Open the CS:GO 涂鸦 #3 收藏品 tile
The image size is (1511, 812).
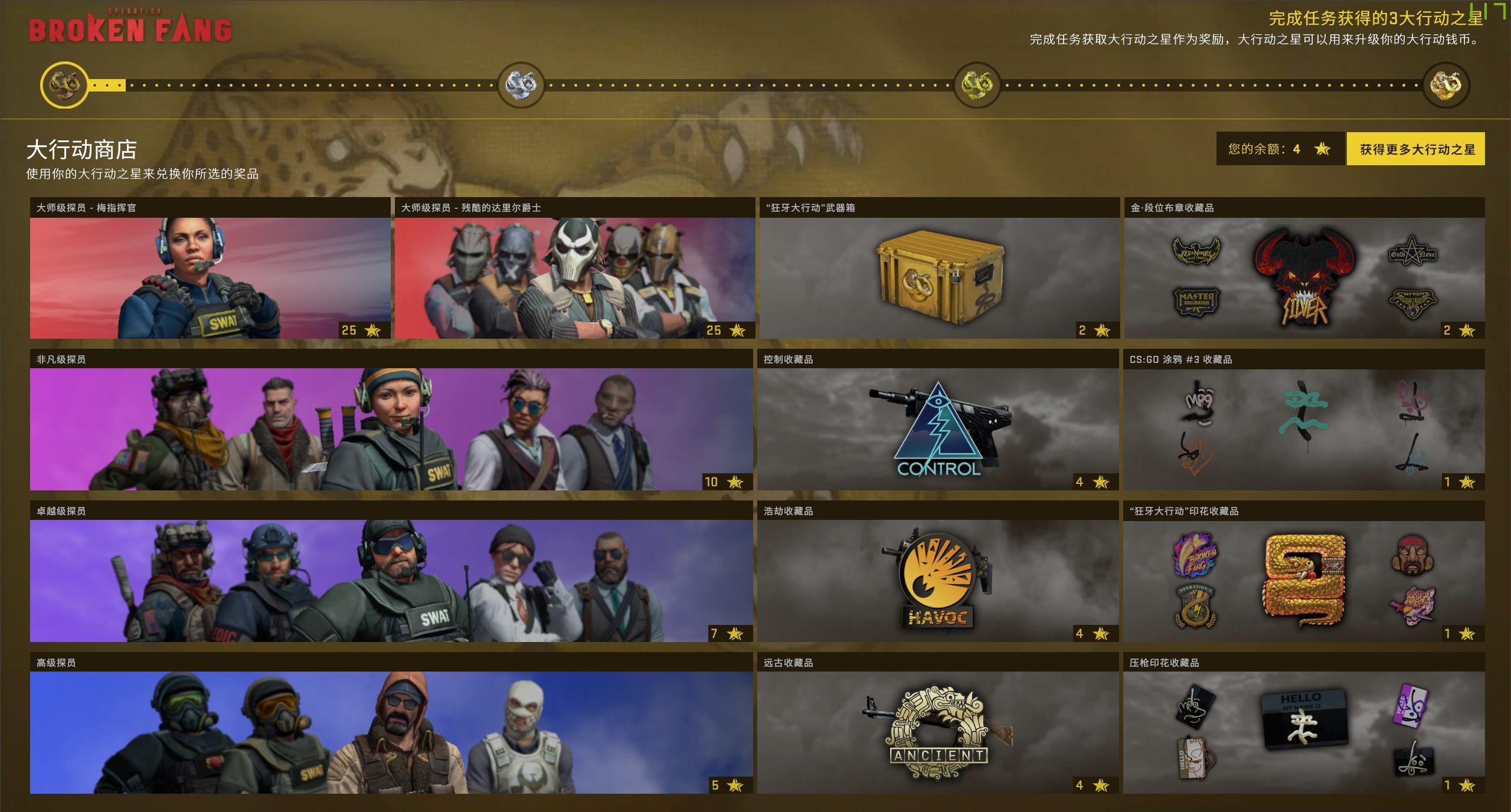coord(1303,429)
